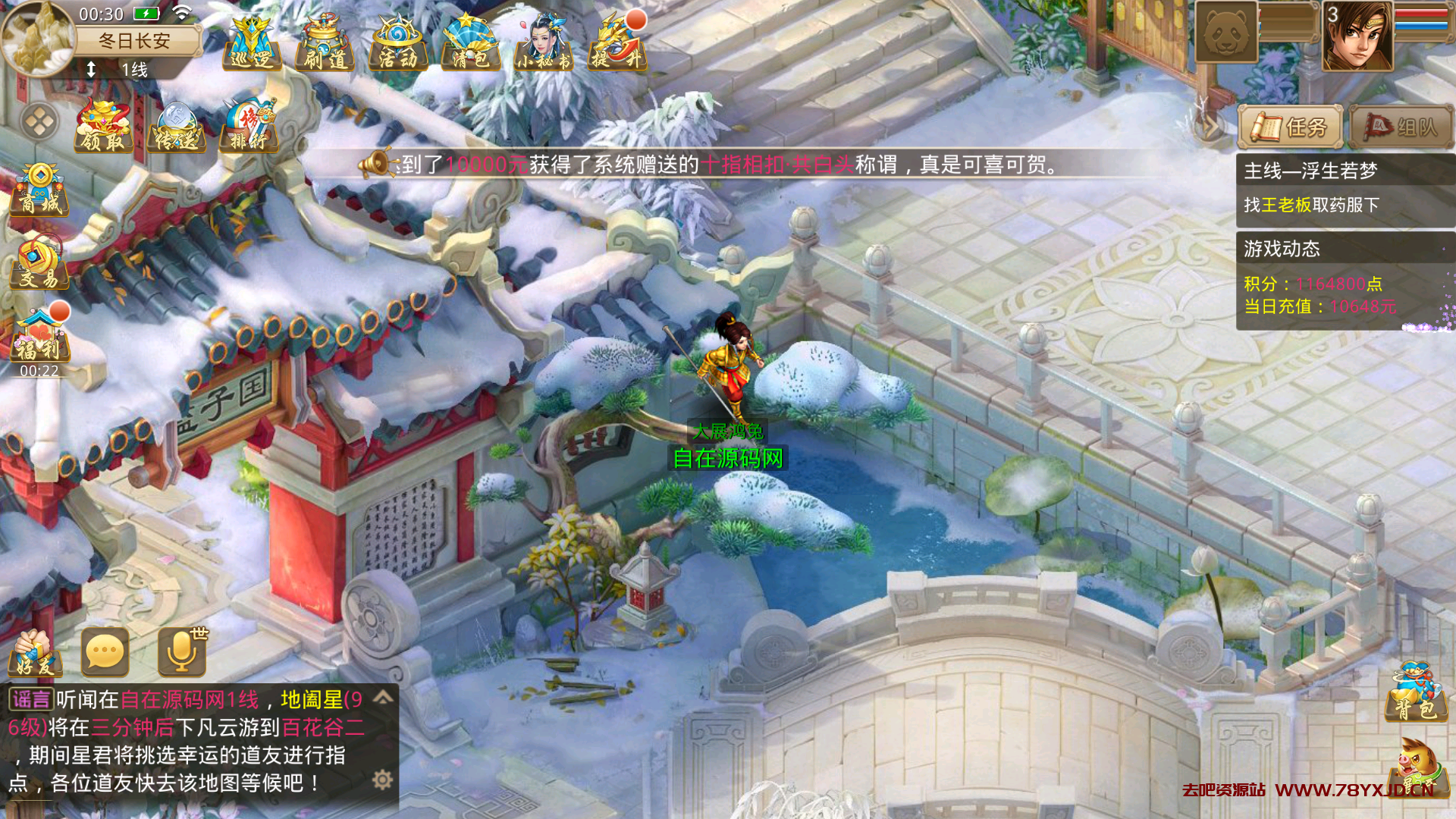Open the 背包 bag inventory
This screenshot has width=1456, height=819.
[x=1417, y=693]
